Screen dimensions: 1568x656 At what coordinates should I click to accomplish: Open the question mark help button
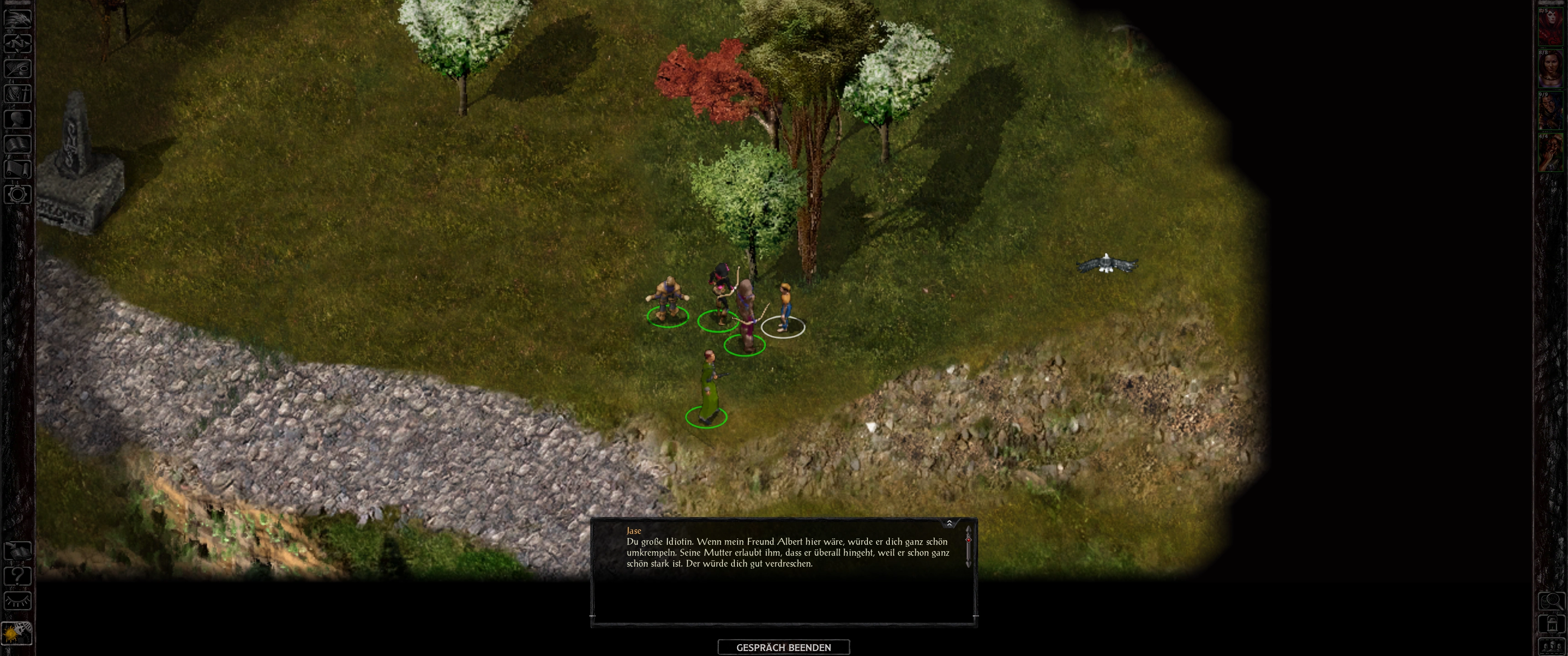17,575
